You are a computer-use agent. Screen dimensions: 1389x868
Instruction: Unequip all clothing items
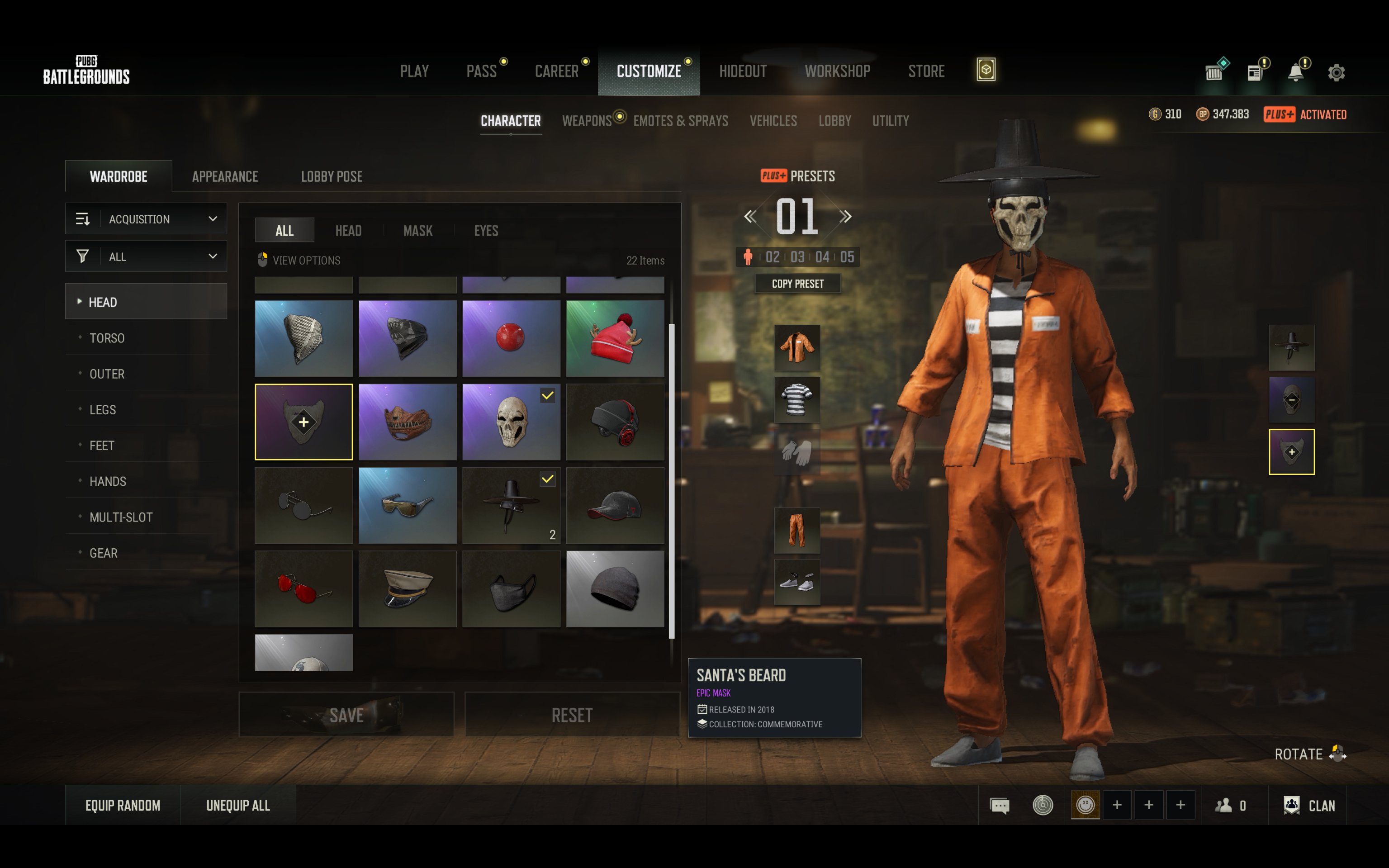click(237, 806)
